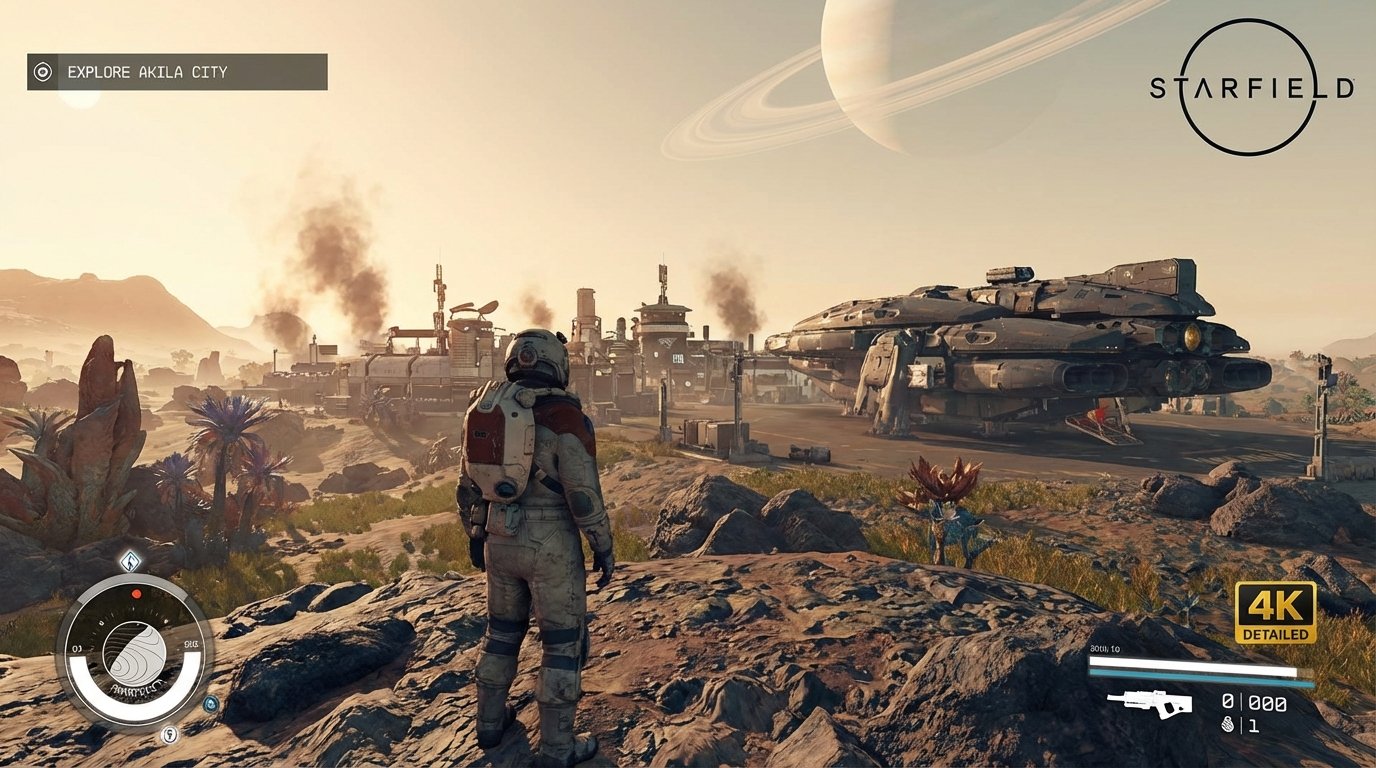This screenshot has height=768, width=1376.
Task: Click the grenade icon next to the ammo count
Action: click(1227, 725)
